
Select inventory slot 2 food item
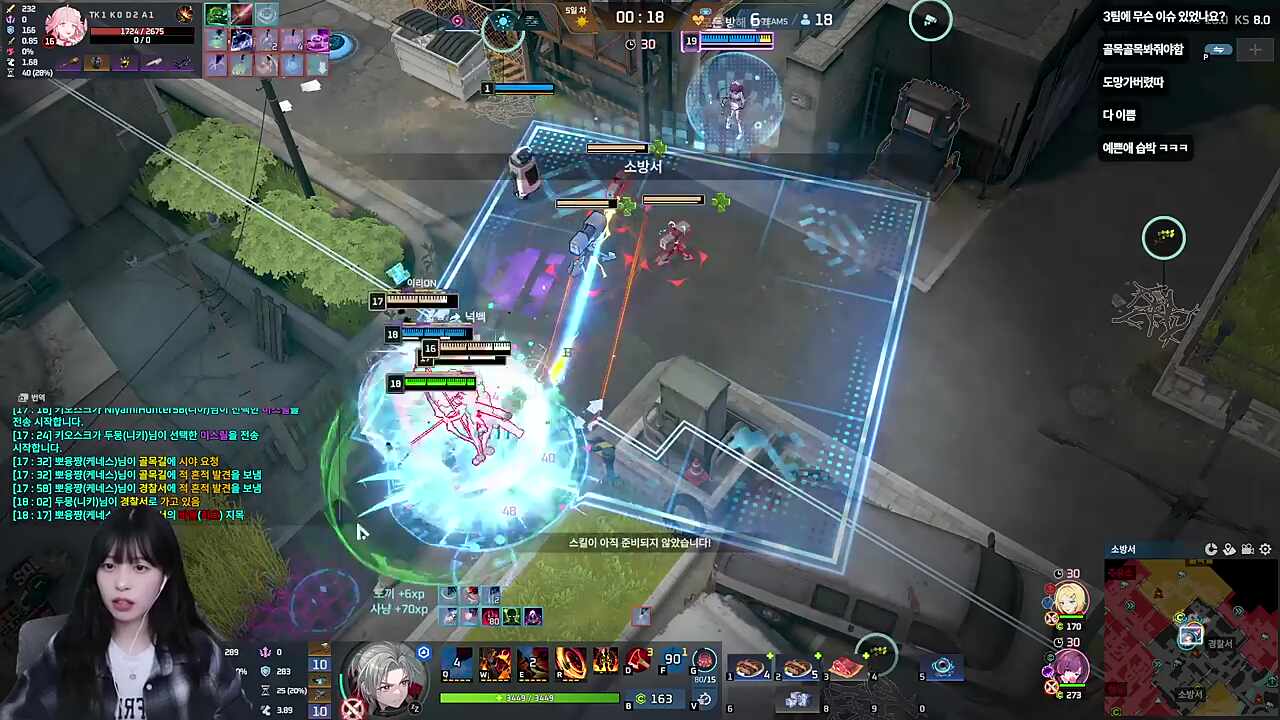pyautogui.click(x=798, y=667)
